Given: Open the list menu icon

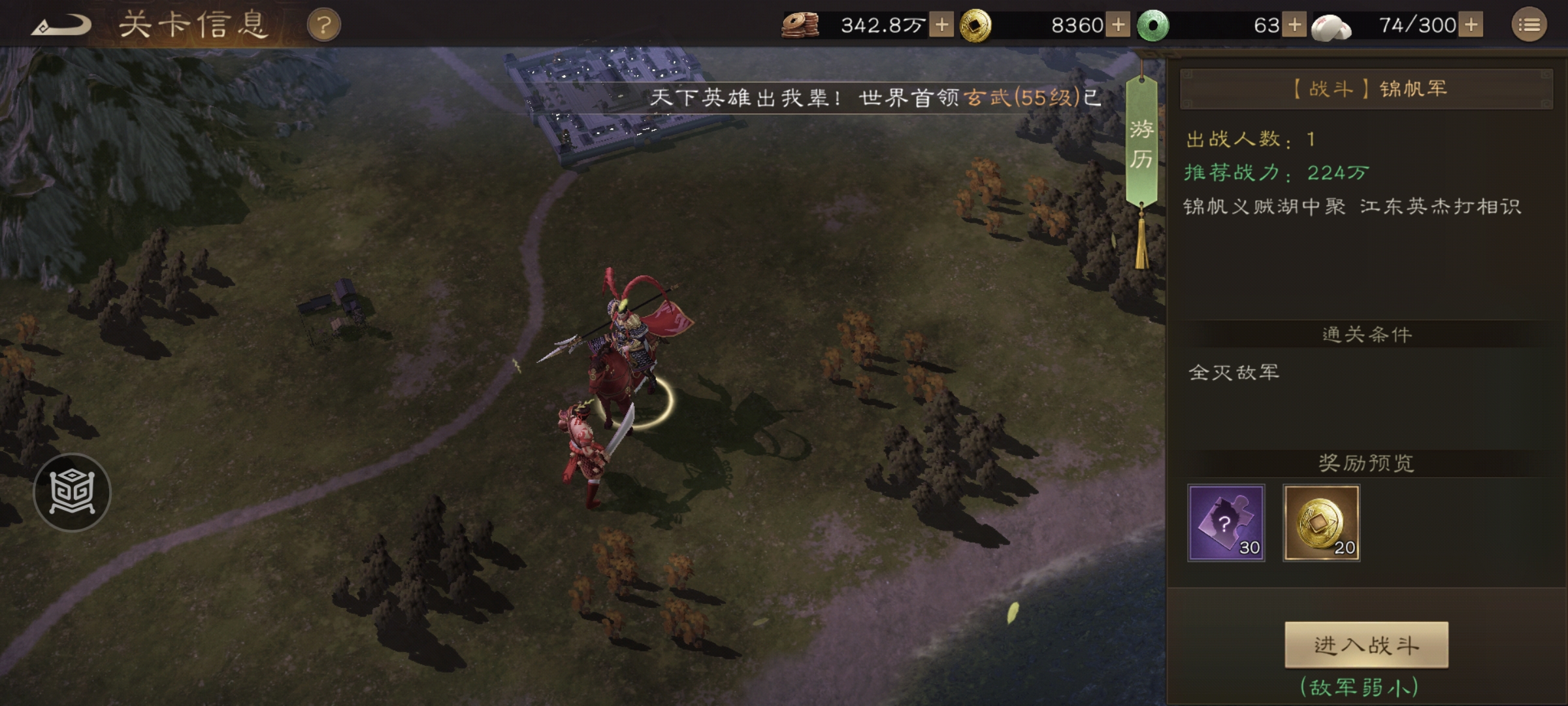Looking at the screenshot, I should point(1529,25).
